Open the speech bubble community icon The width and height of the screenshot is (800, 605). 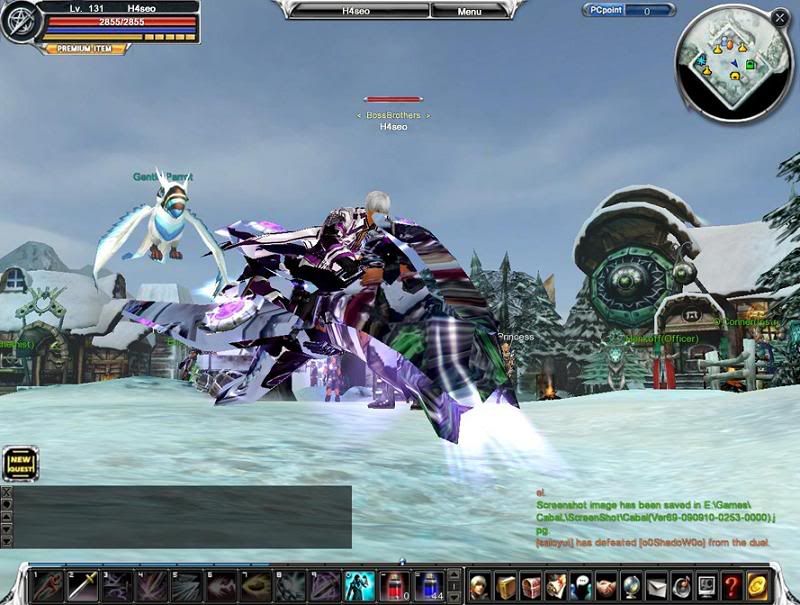click(x=581, y=586)
